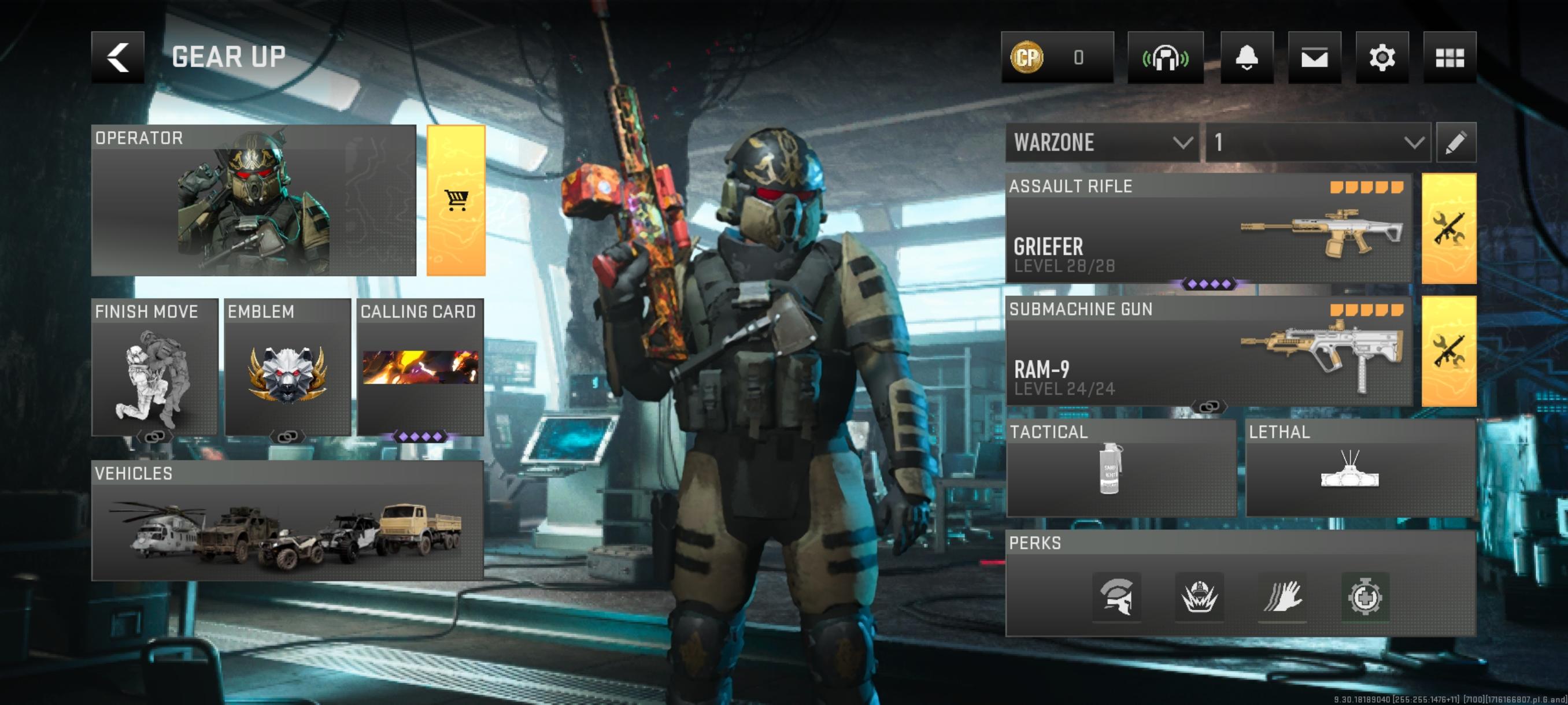The width and height of the screenshot is (1568, 705).
Task: Open the operator store cart button
Action: coord(456,200)
